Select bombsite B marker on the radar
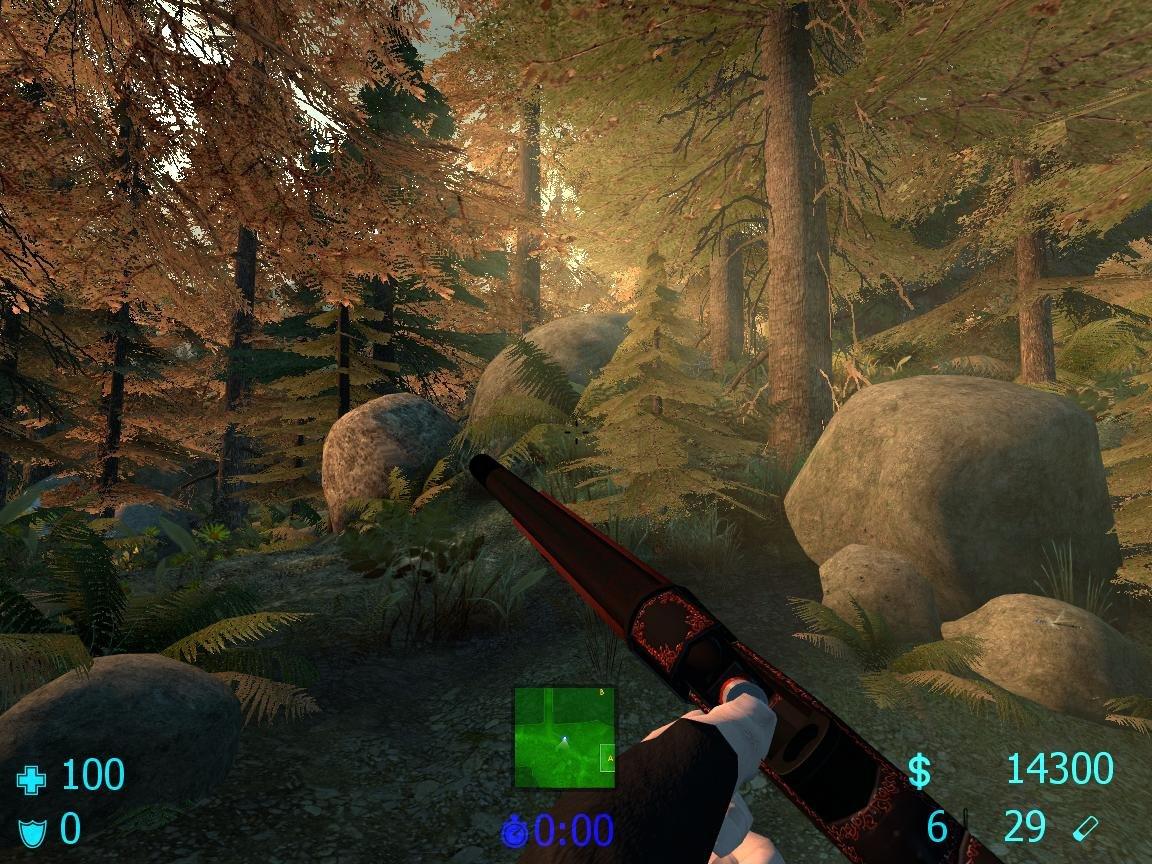 click(602, 692)
